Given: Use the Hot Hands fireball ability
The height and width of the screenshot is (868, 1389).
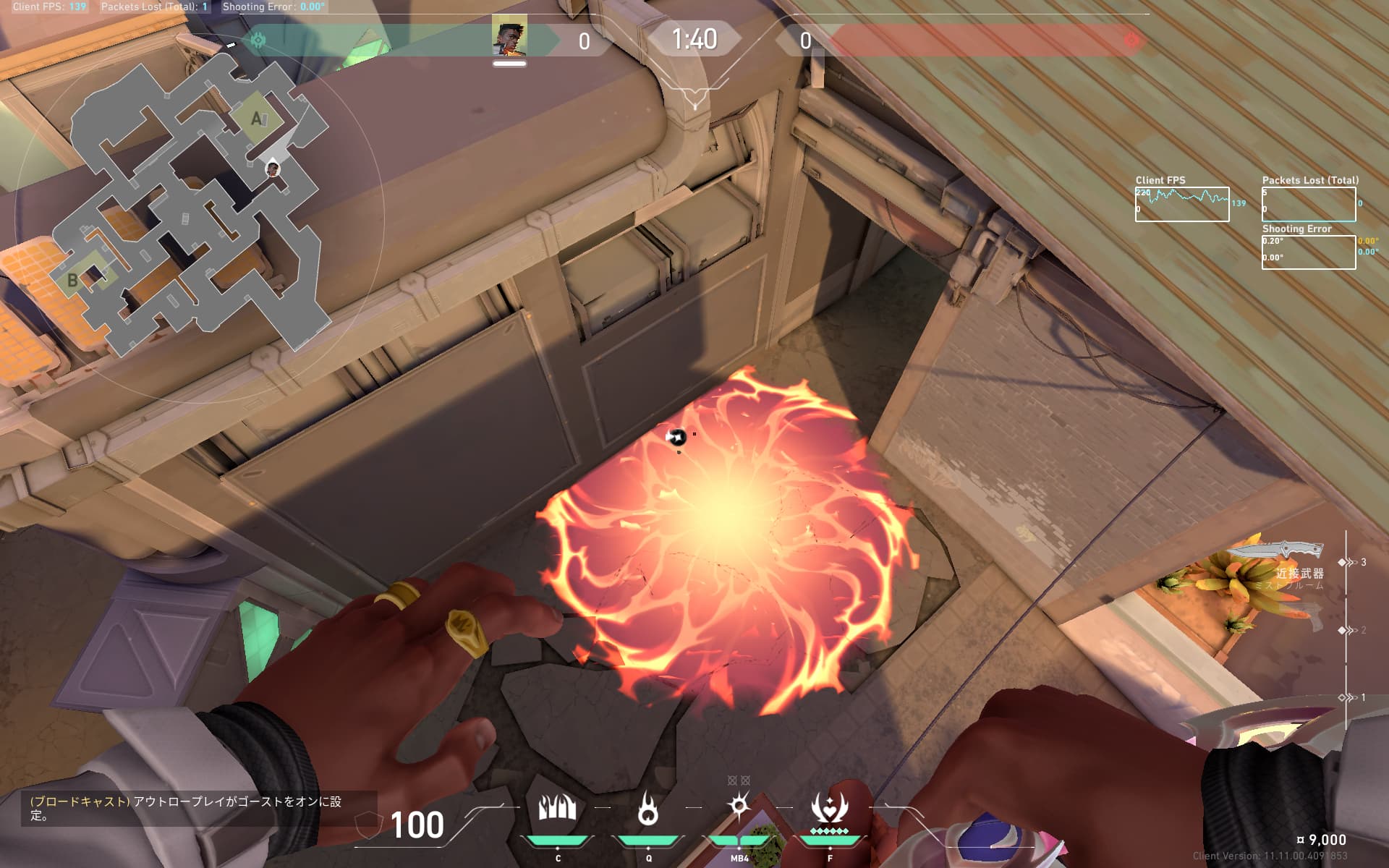Looking at the screenshot, I should [x=648, y=809].
